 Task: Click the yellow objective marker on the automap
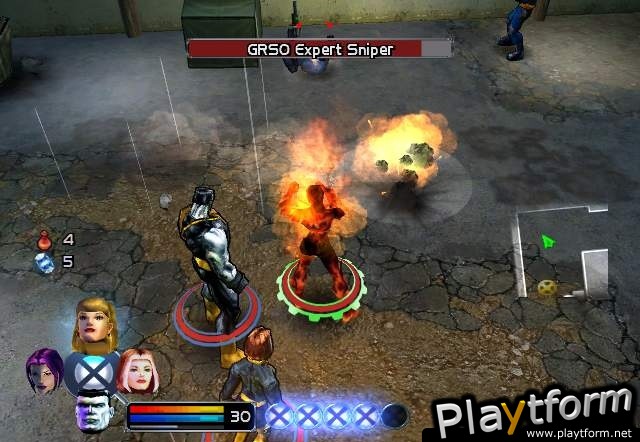547,288
